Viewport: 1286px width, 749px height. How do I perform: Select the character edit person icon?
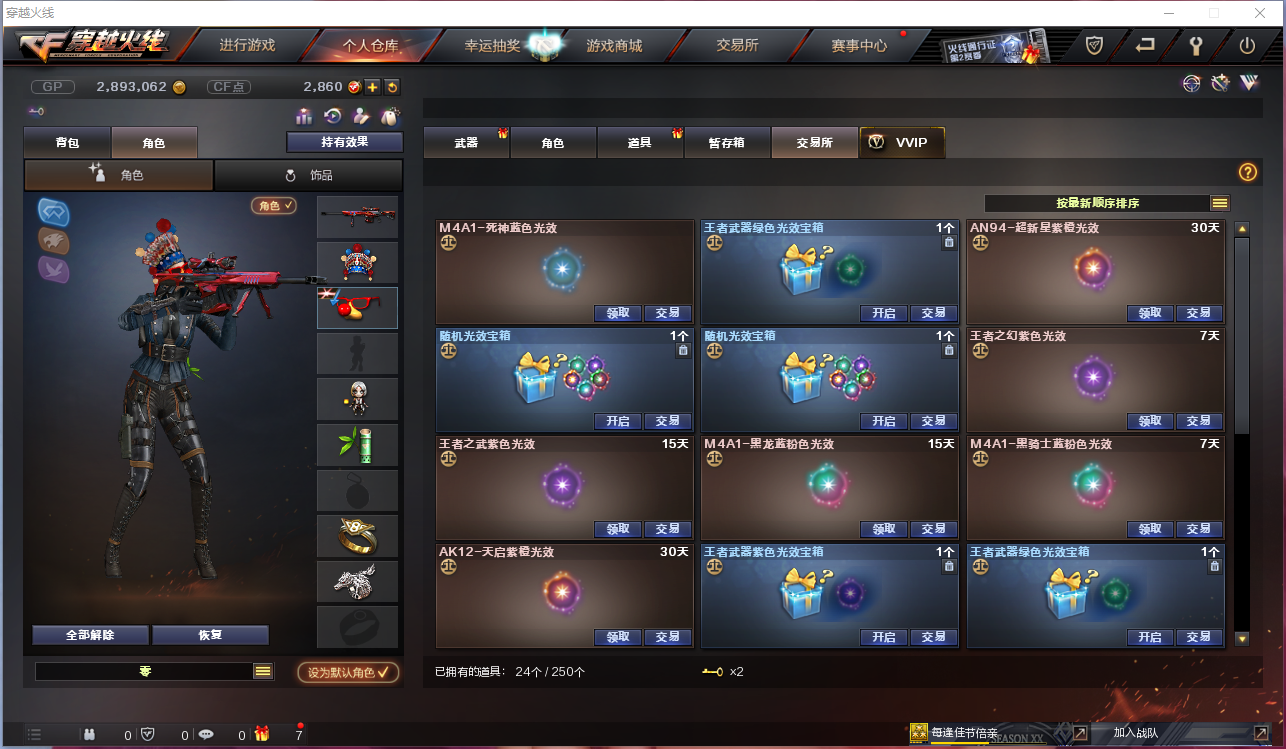click(361, 118)
